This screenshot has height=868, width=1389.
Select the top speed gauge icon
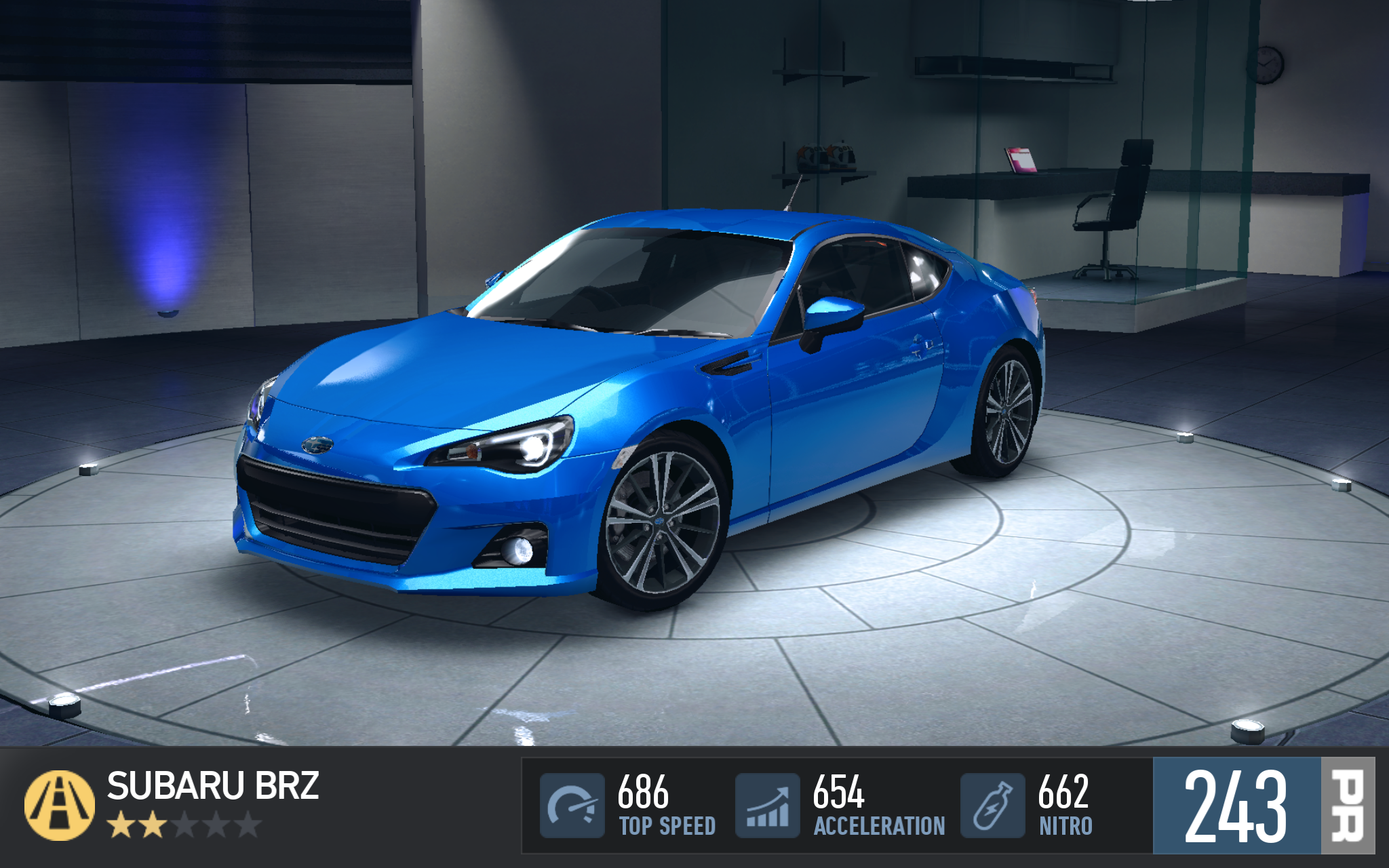pyautogui.click(x=572, y=806)
